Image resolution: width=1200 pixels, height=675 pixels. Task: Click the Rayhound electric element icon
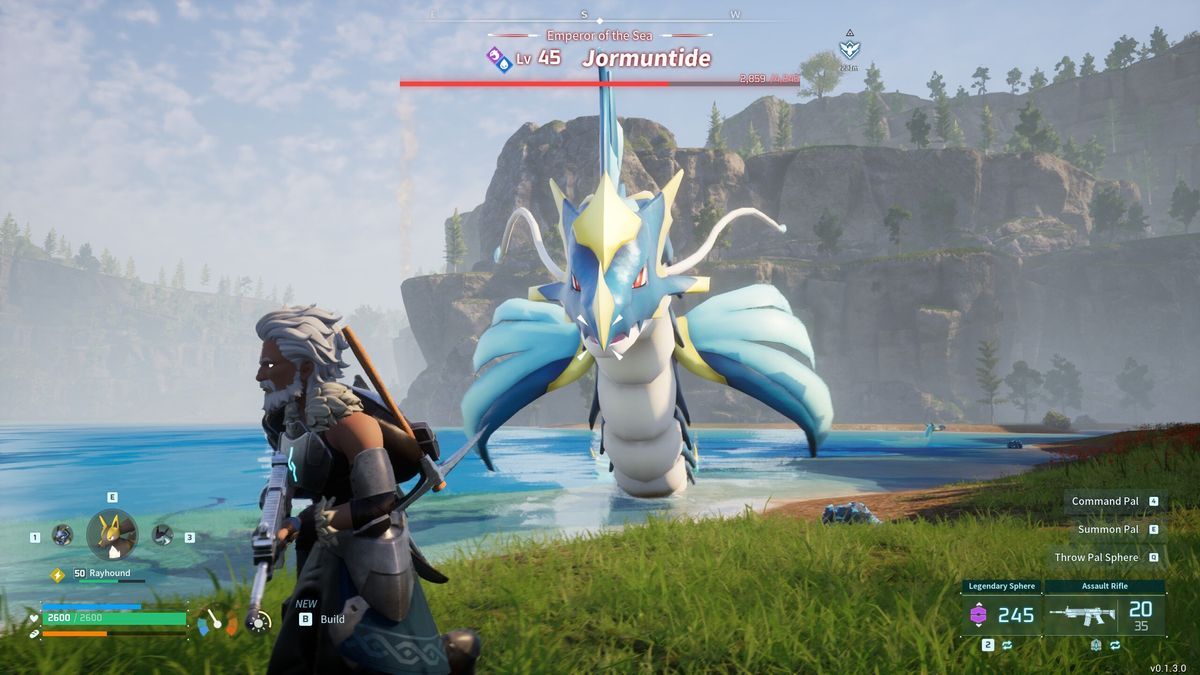tap(57, 574)
